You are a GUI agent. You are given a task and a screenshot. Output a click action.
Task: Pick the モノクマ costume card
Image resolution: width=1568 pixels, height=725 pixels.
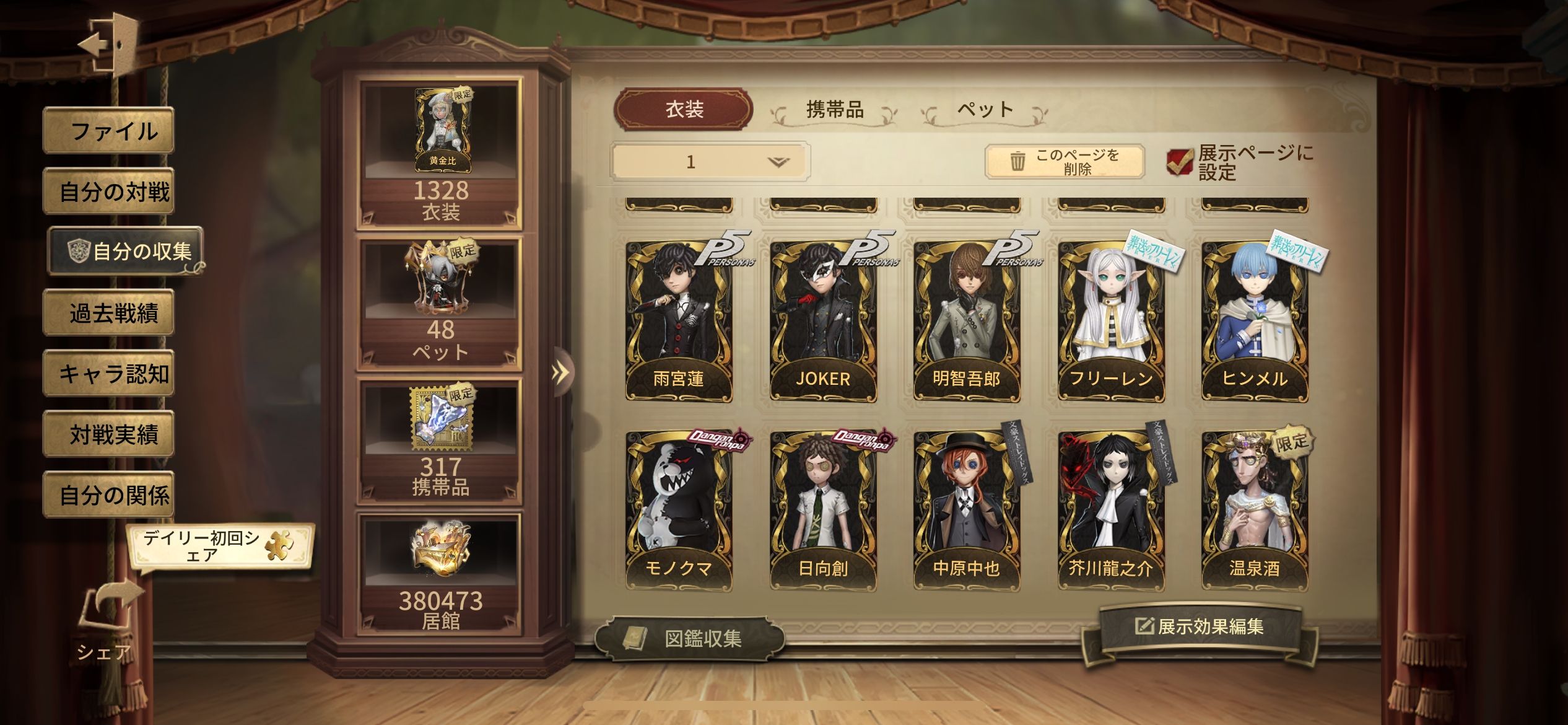pos(679,511)
